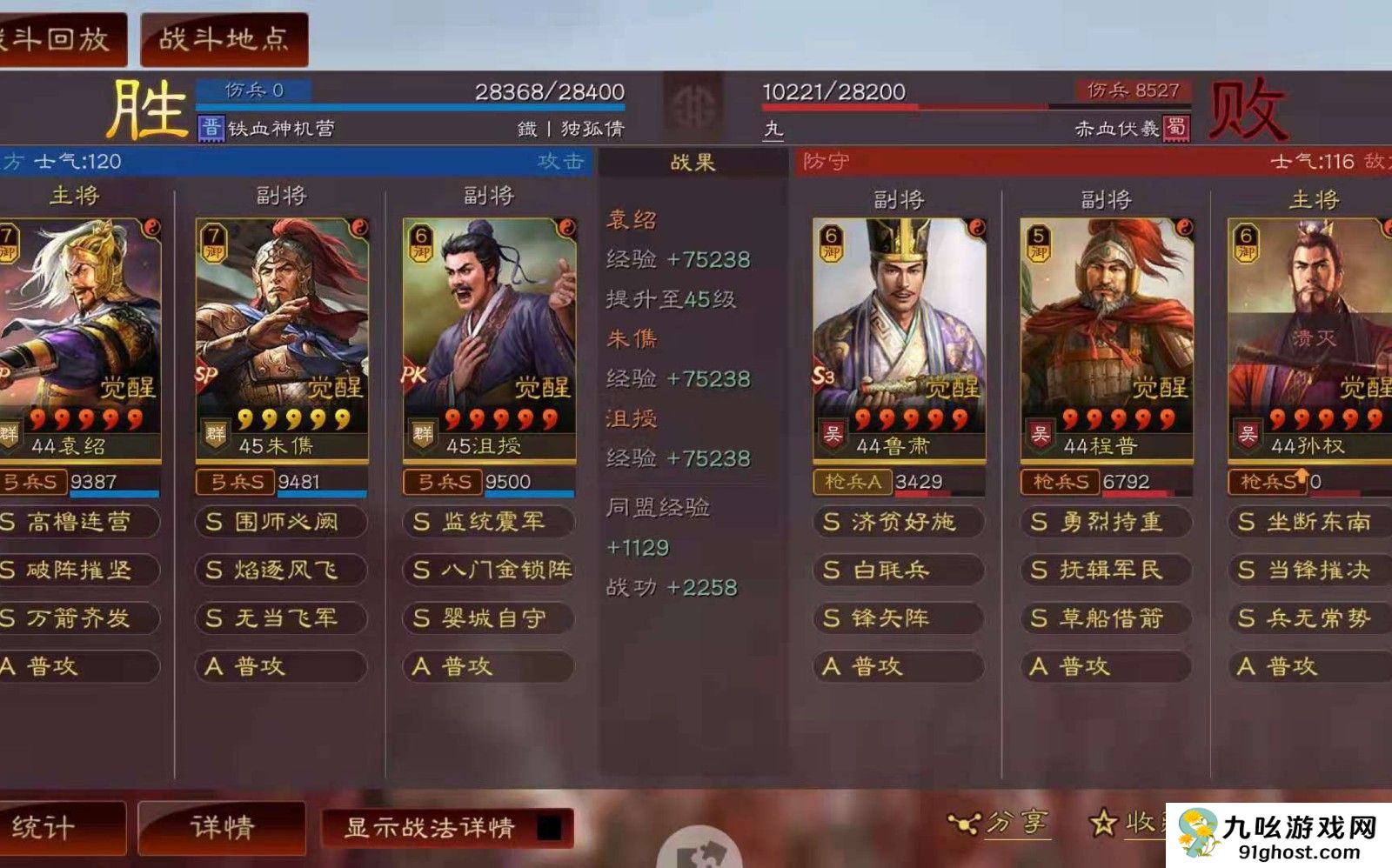View the 草船借箭 skill

1105,618
